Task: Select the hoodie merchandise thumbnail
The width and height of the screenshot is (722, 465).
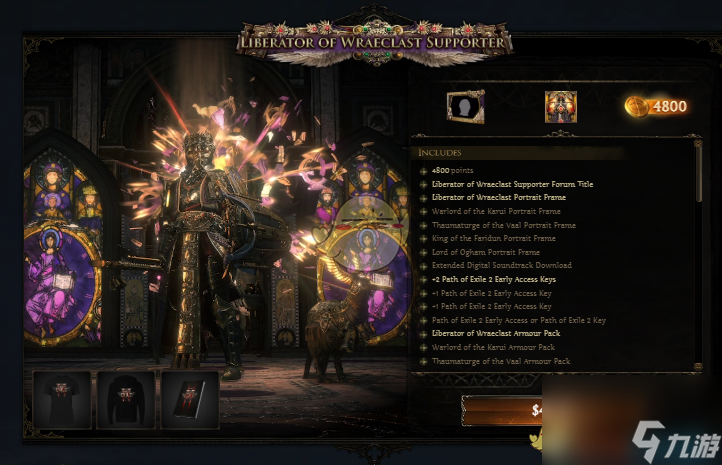Action: coord(125,400)
